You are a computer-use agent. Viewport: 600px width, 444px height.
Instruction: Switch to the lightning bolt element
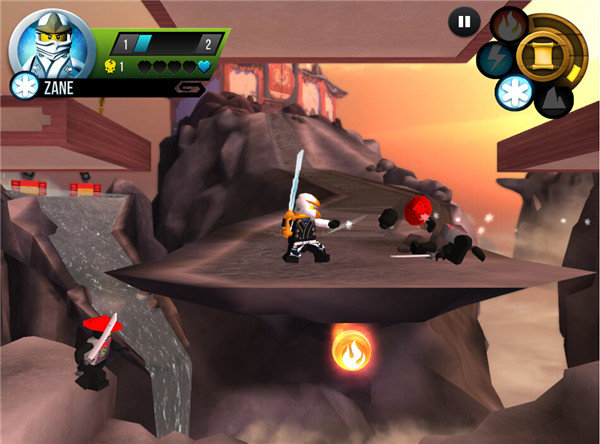[494, 57]
